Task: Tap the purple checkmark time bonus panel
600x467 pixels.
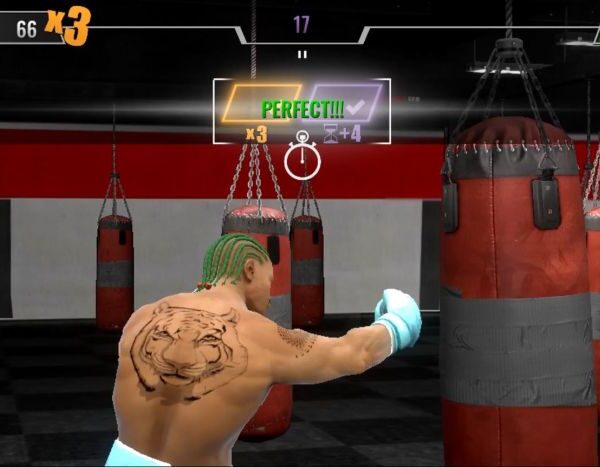Action: coord(346,103)
